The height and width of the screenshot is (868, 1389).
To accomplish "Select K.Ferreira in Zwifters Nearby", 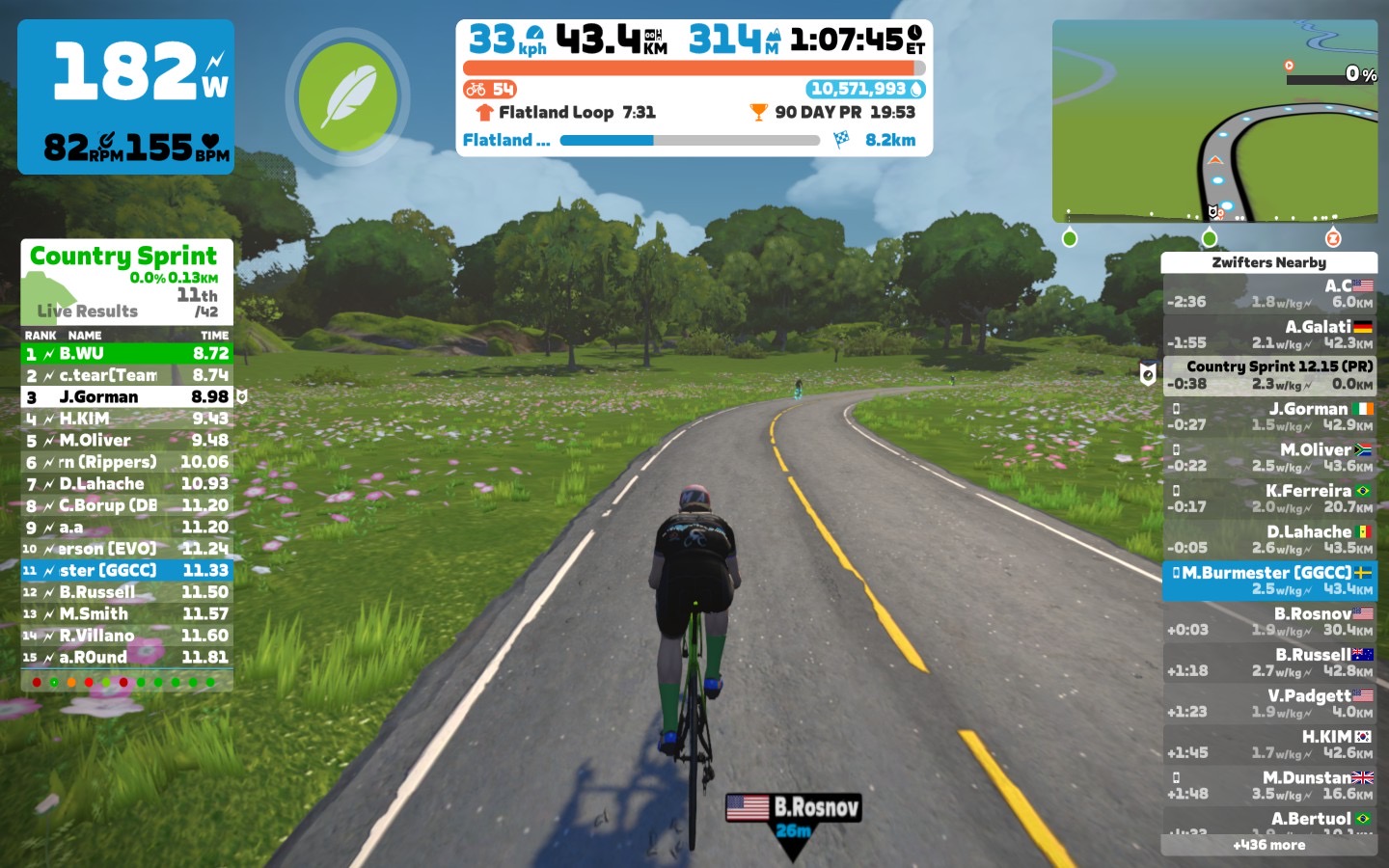I will point(1268,499).
